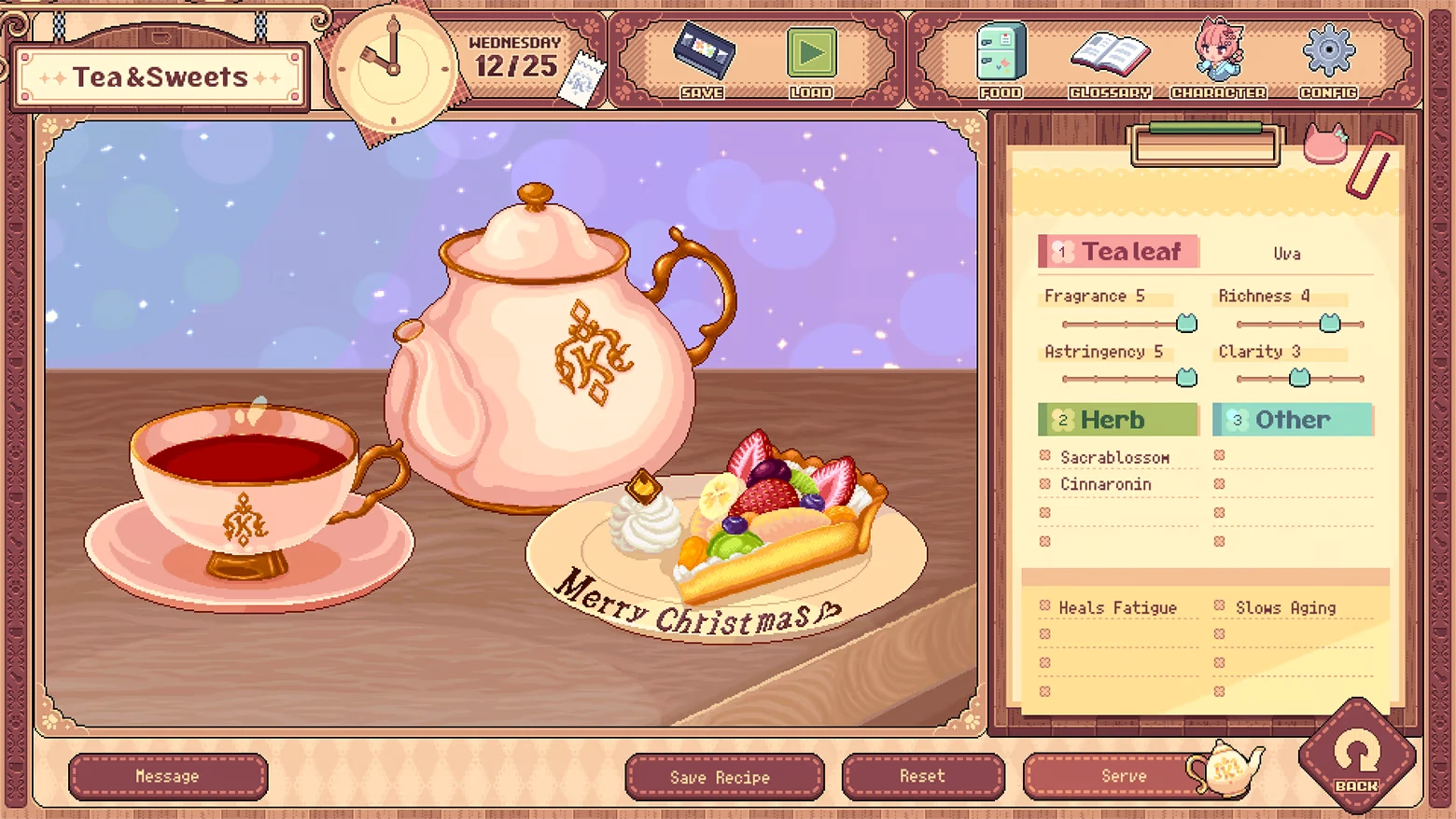Switch to the Other section
The width and height of the screenshot is (1456, 819).
point(1292,419)
